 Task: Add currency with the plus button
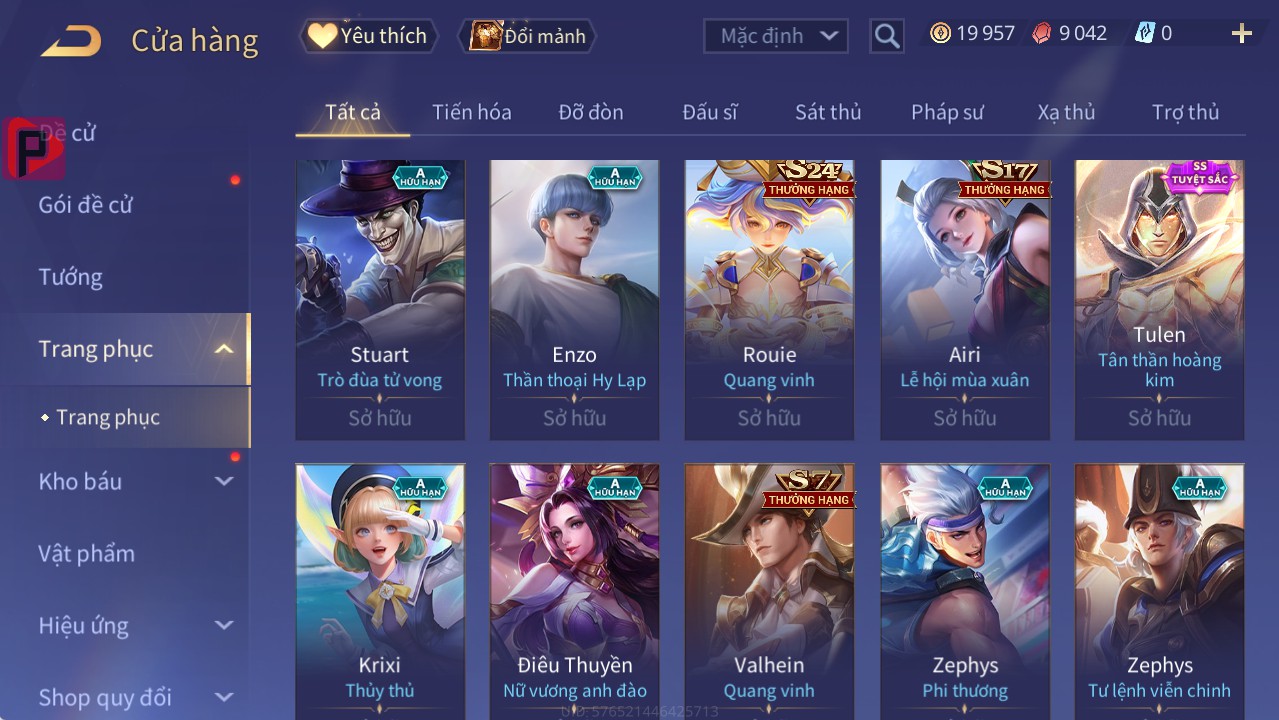tap(1241, 34)
